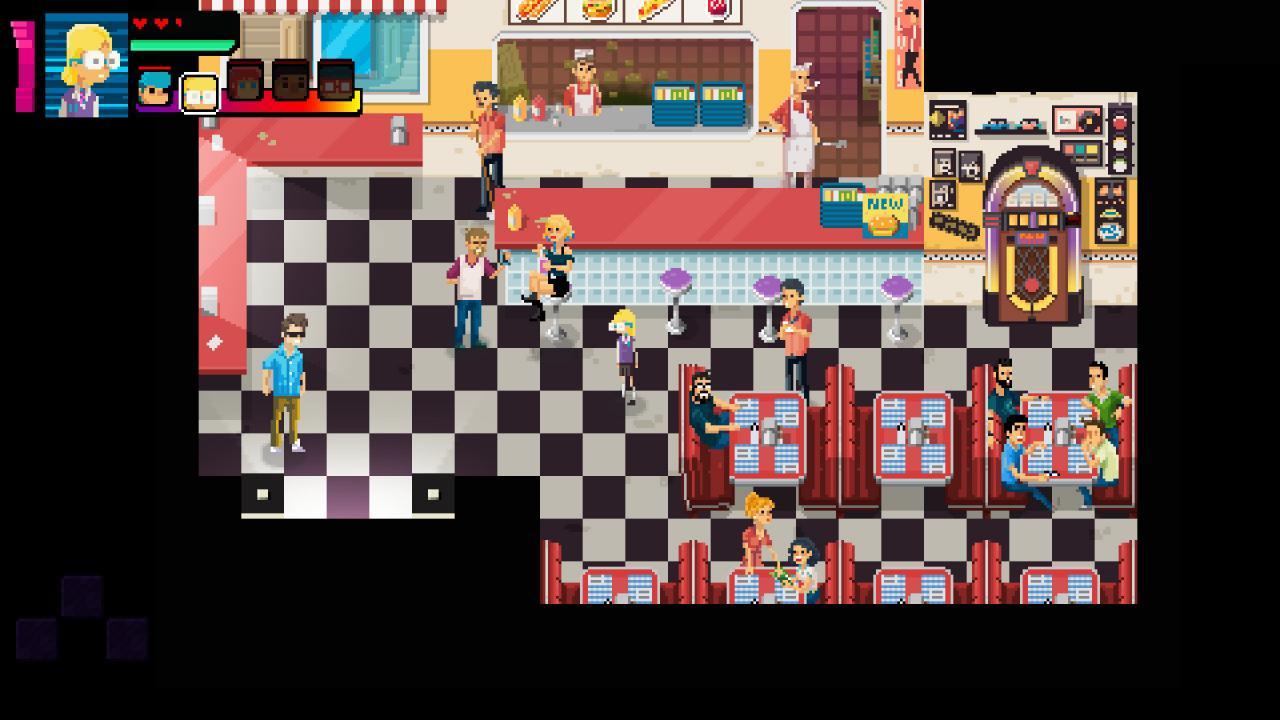Select the highlighted blond character face icon
The width and height of the screenshot is (1280, 720).
(x=198, y=92)
